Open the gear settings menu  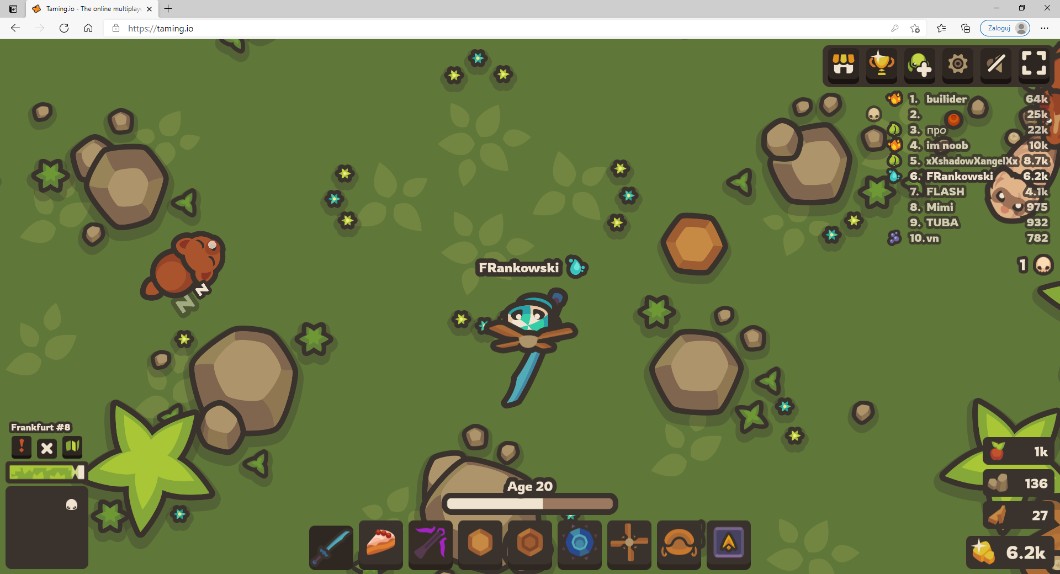[957, 65]
